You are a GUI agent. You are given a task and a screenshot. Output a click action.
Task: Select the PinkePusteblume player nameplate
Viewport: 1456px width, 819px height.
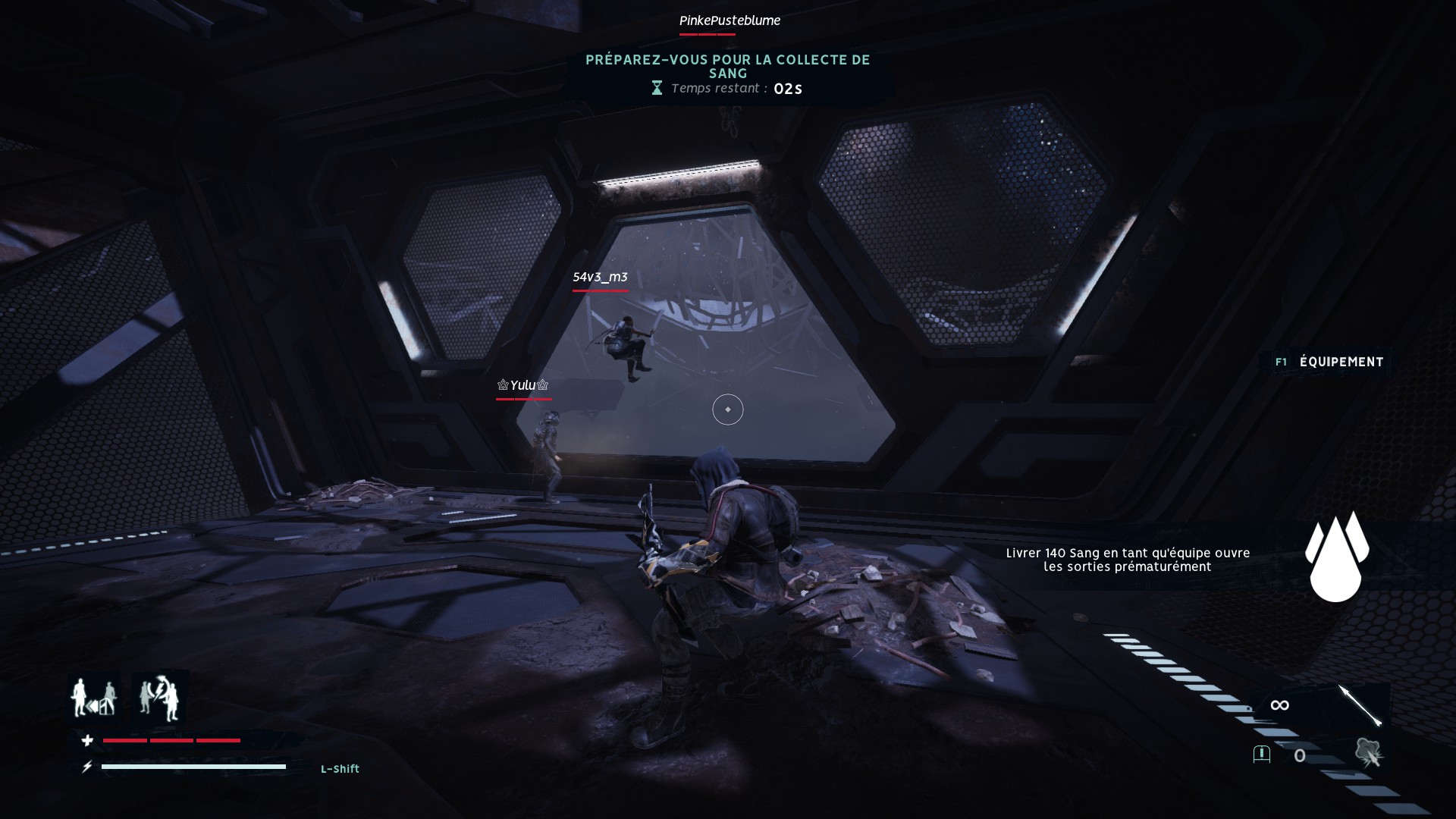(x=730, y=20)
